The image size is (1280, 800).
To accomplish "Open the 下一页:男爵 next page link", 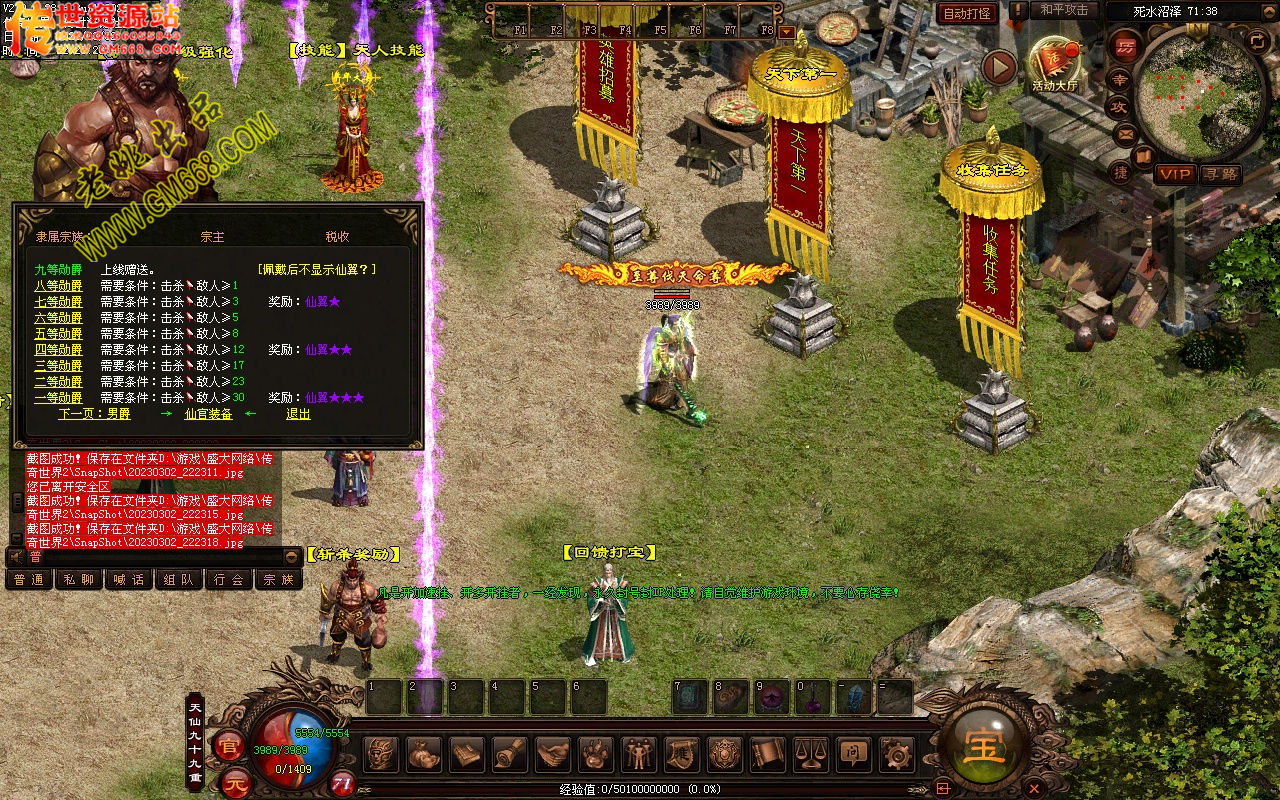I will [94, 413].
